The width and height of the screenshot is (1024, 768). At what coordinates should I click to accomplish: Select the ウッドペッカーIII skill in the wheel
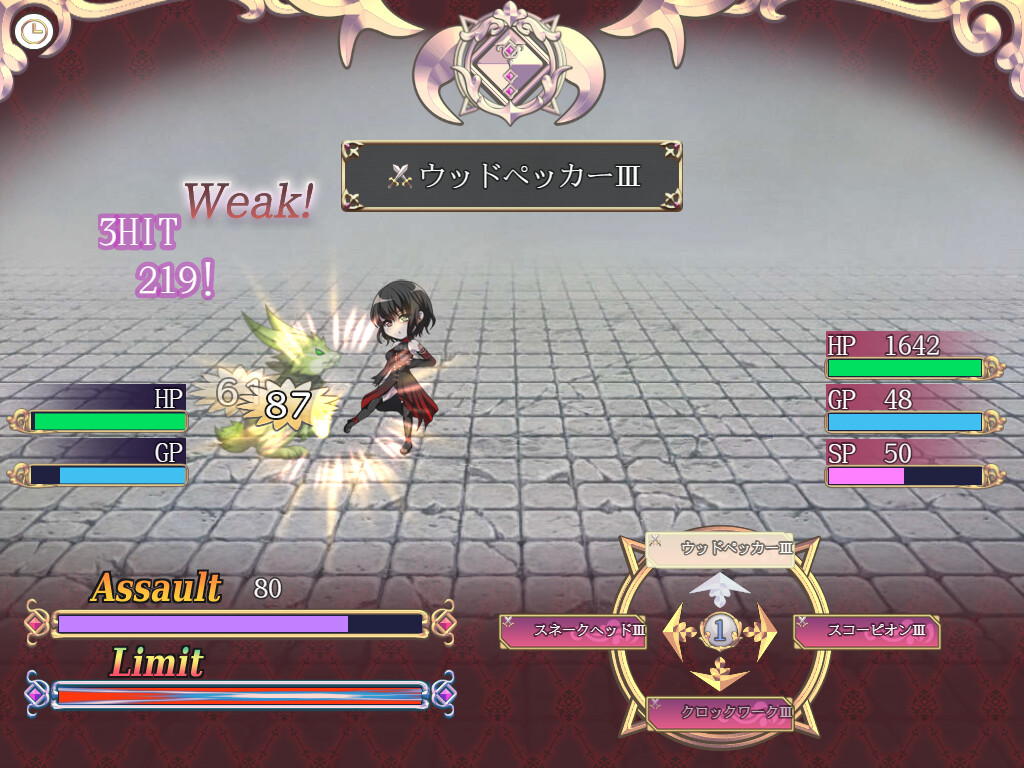720,549
